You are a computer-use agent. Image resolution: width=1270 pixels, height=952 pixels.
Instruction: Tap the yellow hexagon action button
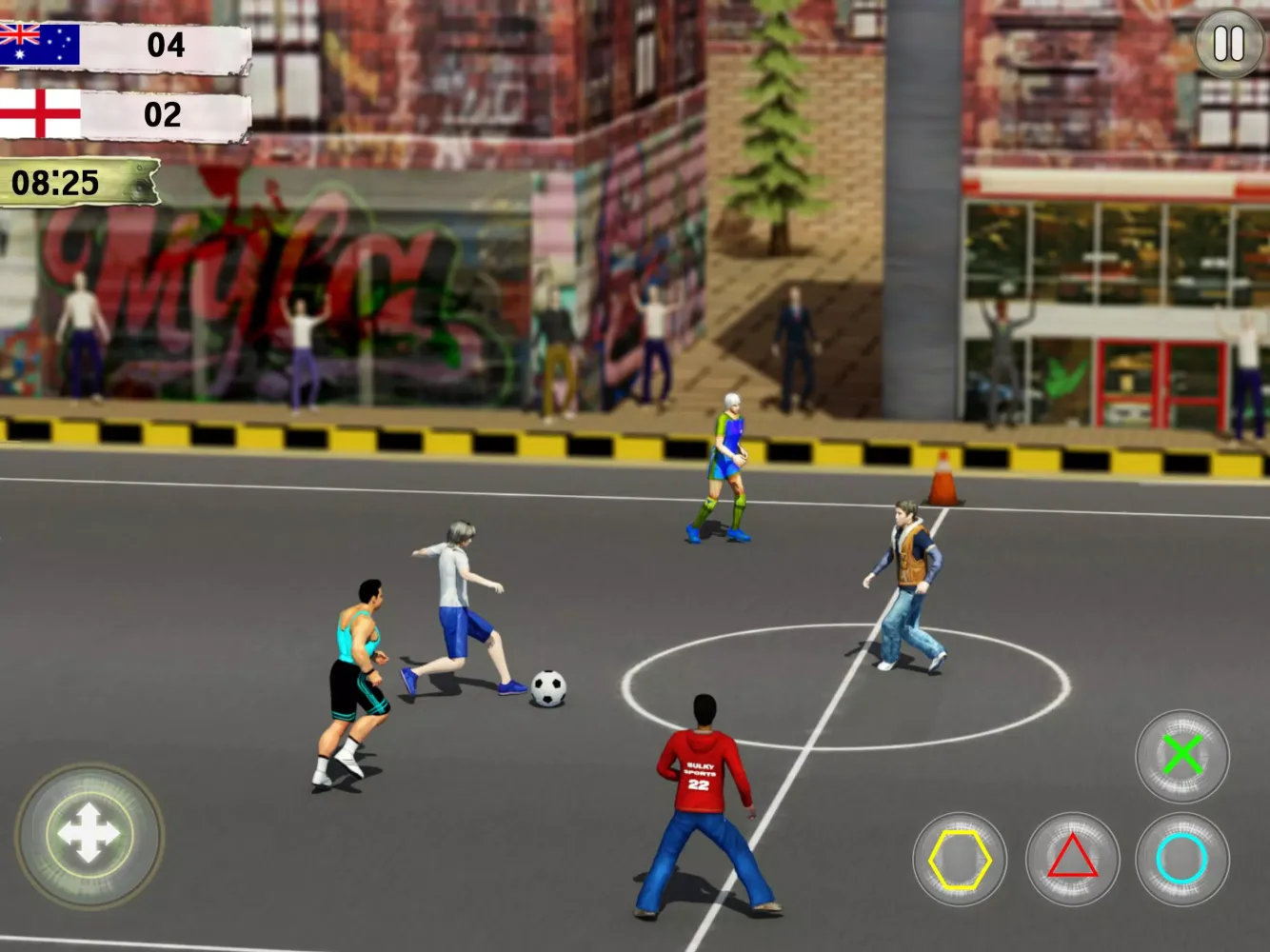click(x=960, y=859)
